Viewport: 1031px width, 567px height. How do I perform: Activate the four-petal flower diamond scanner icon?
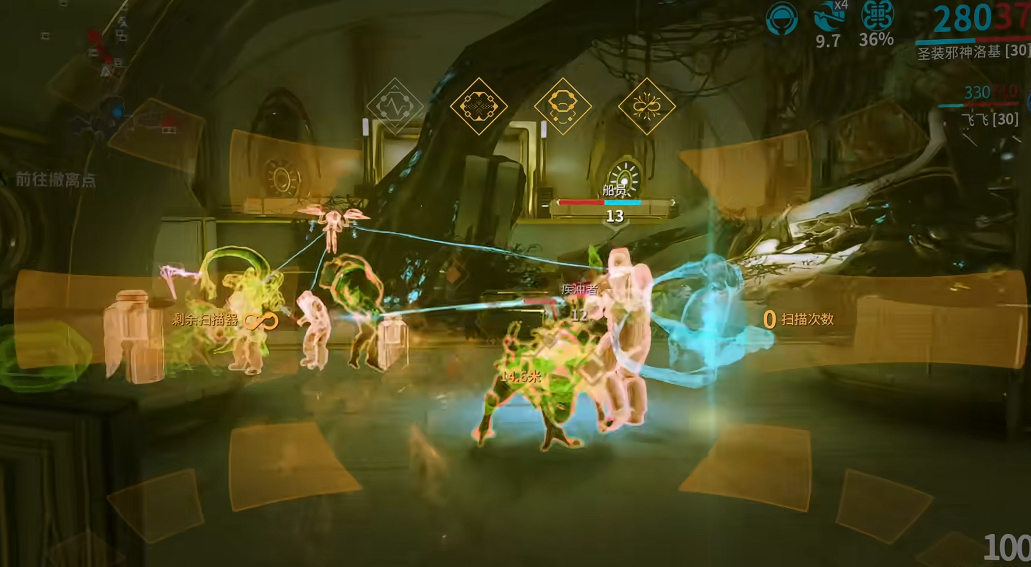[478, 106]
